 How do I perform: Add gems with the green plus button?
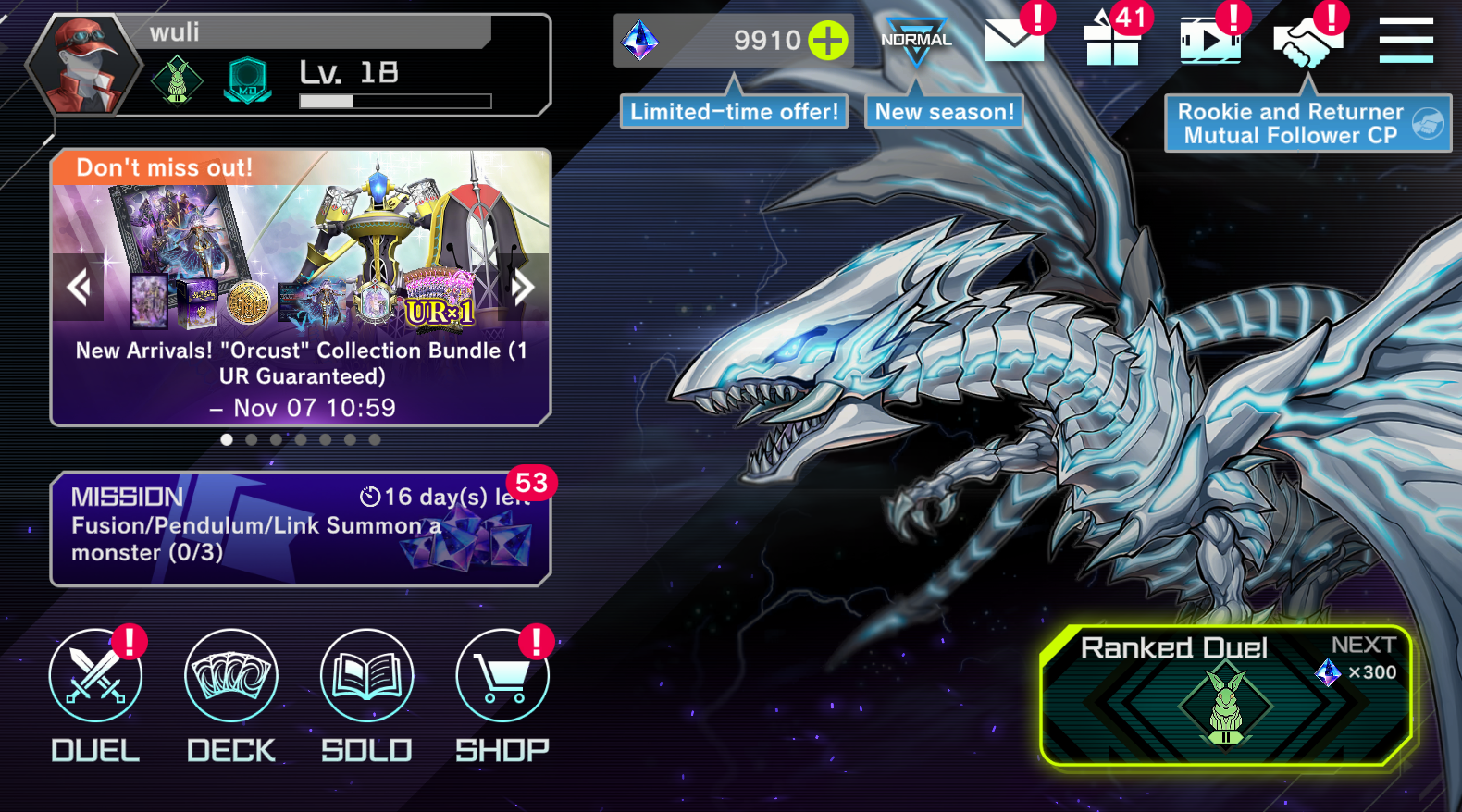tap(827, 41)
